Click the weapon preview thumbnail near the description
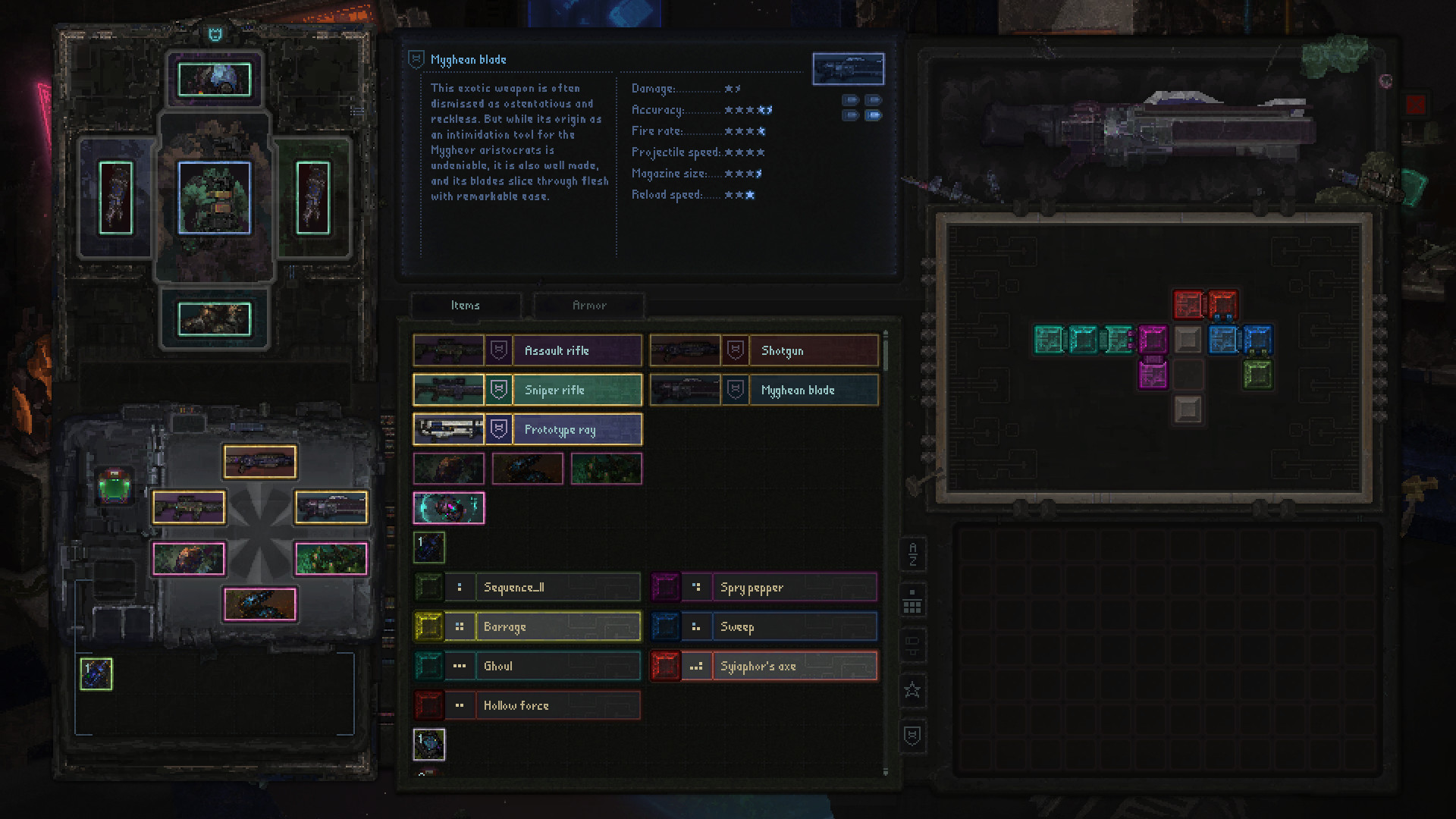1456x819 pixels. 849,68
